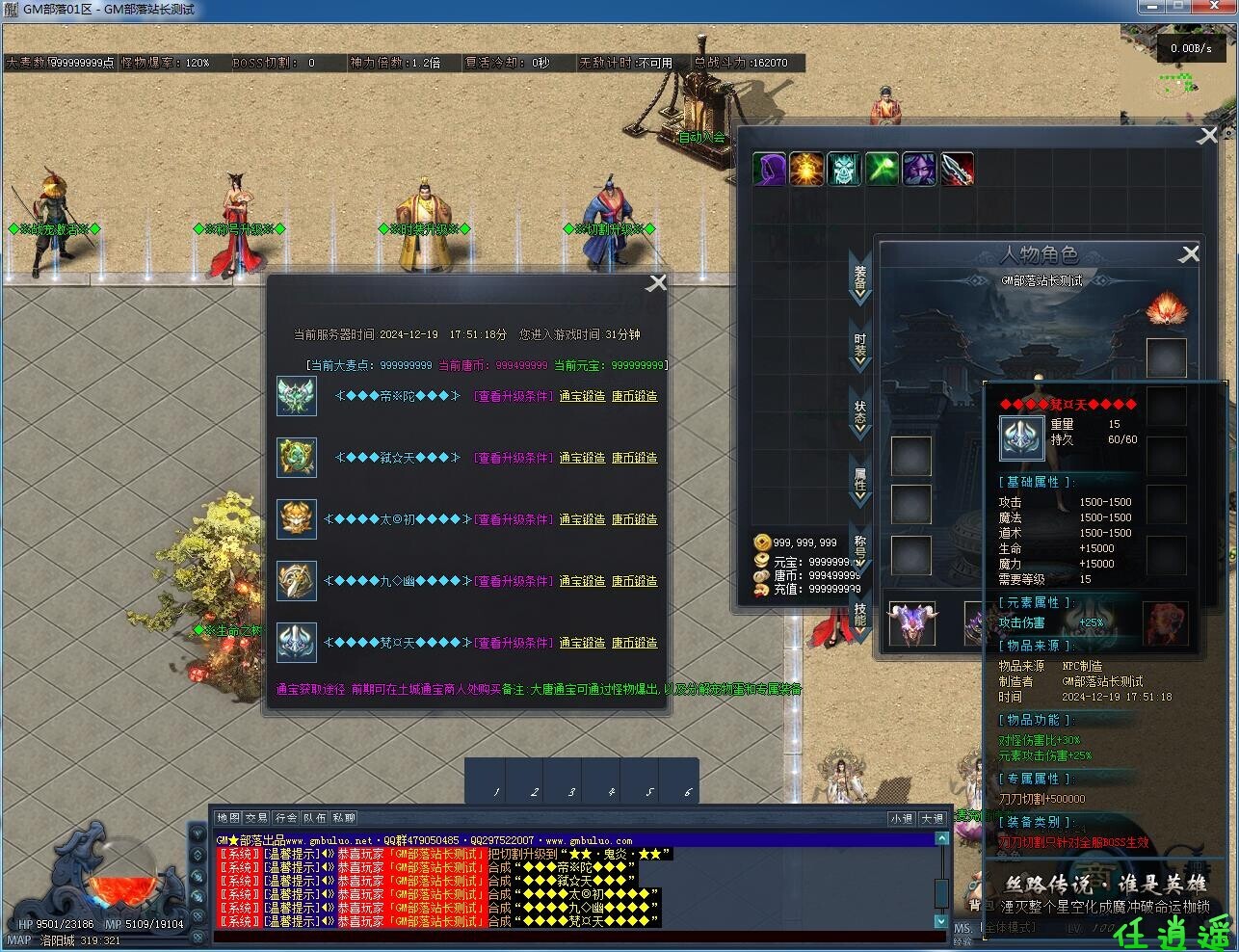Close the game window from title bar

pyautogui.click(x=1212, y=7)
